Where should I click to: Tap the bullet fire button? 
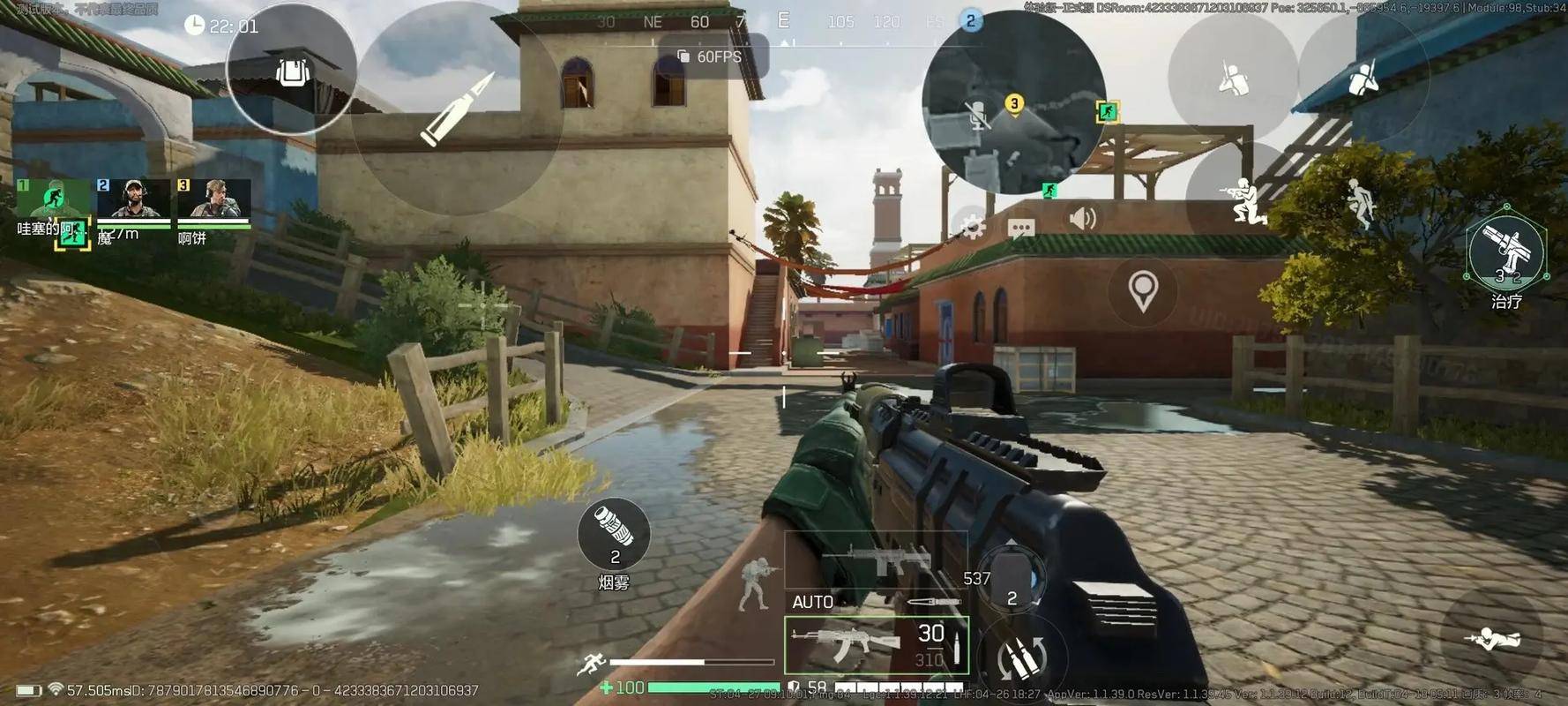(x=456, y=109)
